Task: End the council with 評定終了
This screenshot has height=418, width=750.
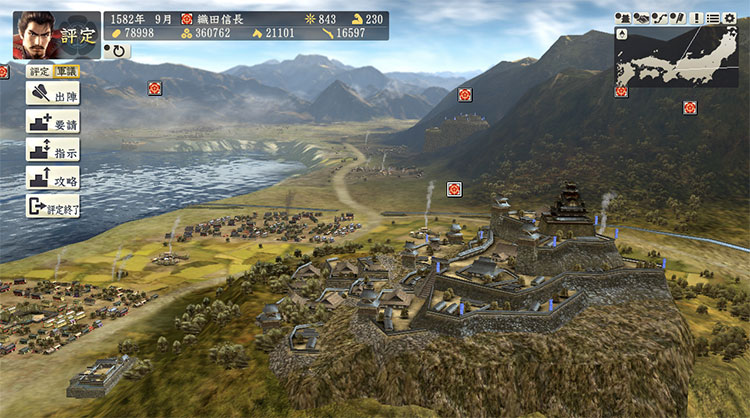Action: click(52, 208)
